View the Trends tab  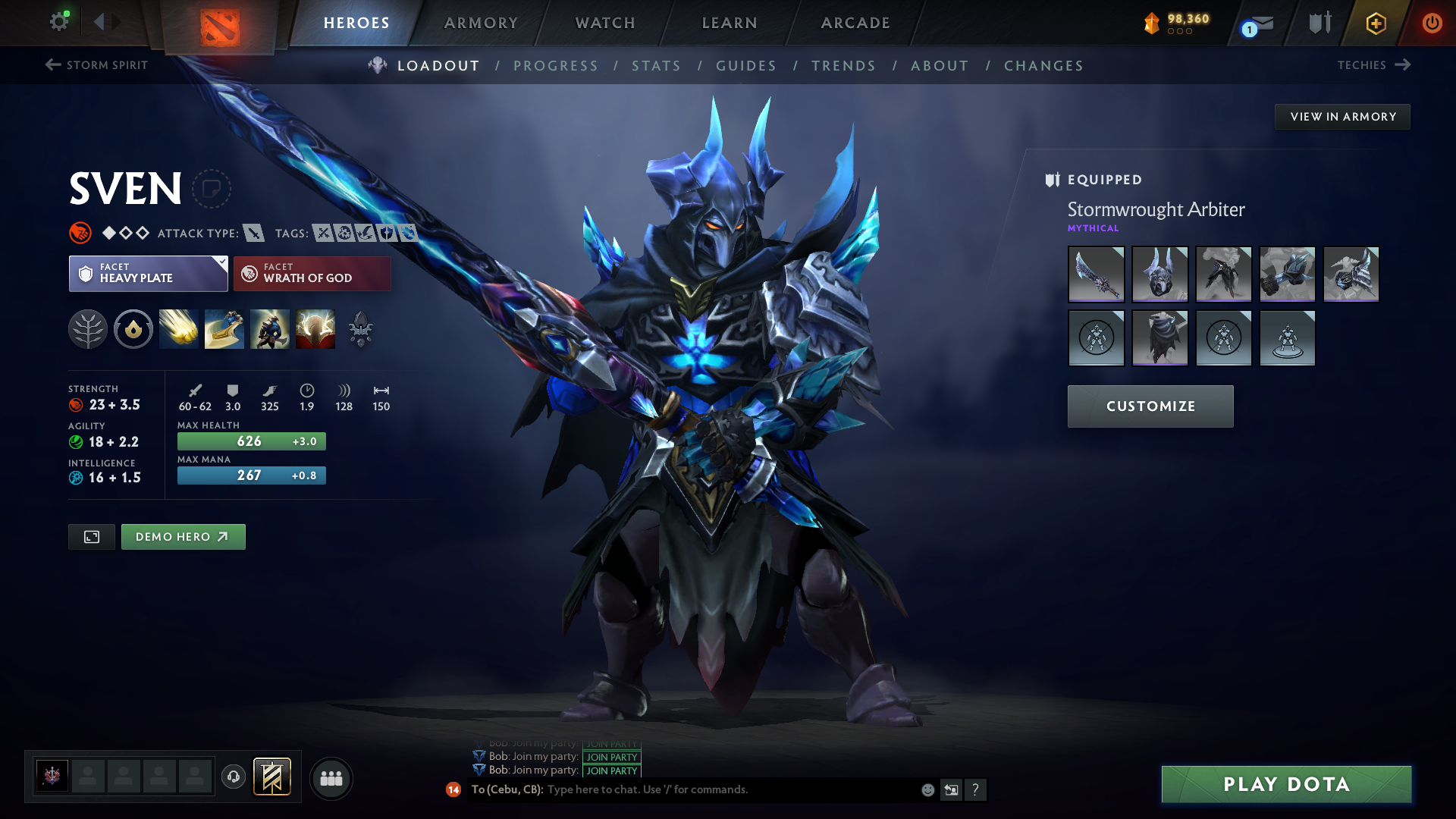tap(843, 66)
